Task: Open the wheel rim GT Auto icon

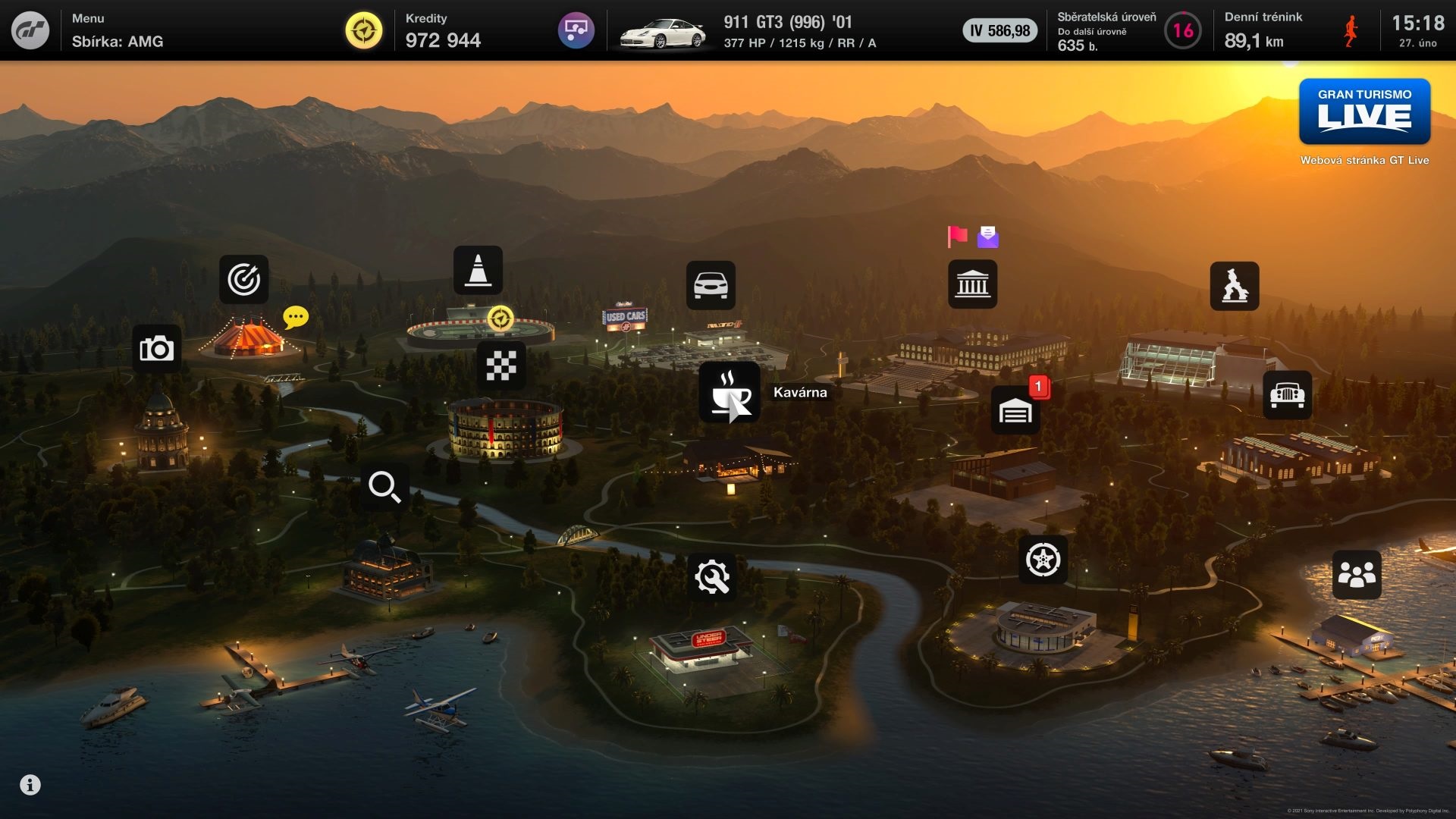Action: pyautogui.click(x=1042, y=560)
